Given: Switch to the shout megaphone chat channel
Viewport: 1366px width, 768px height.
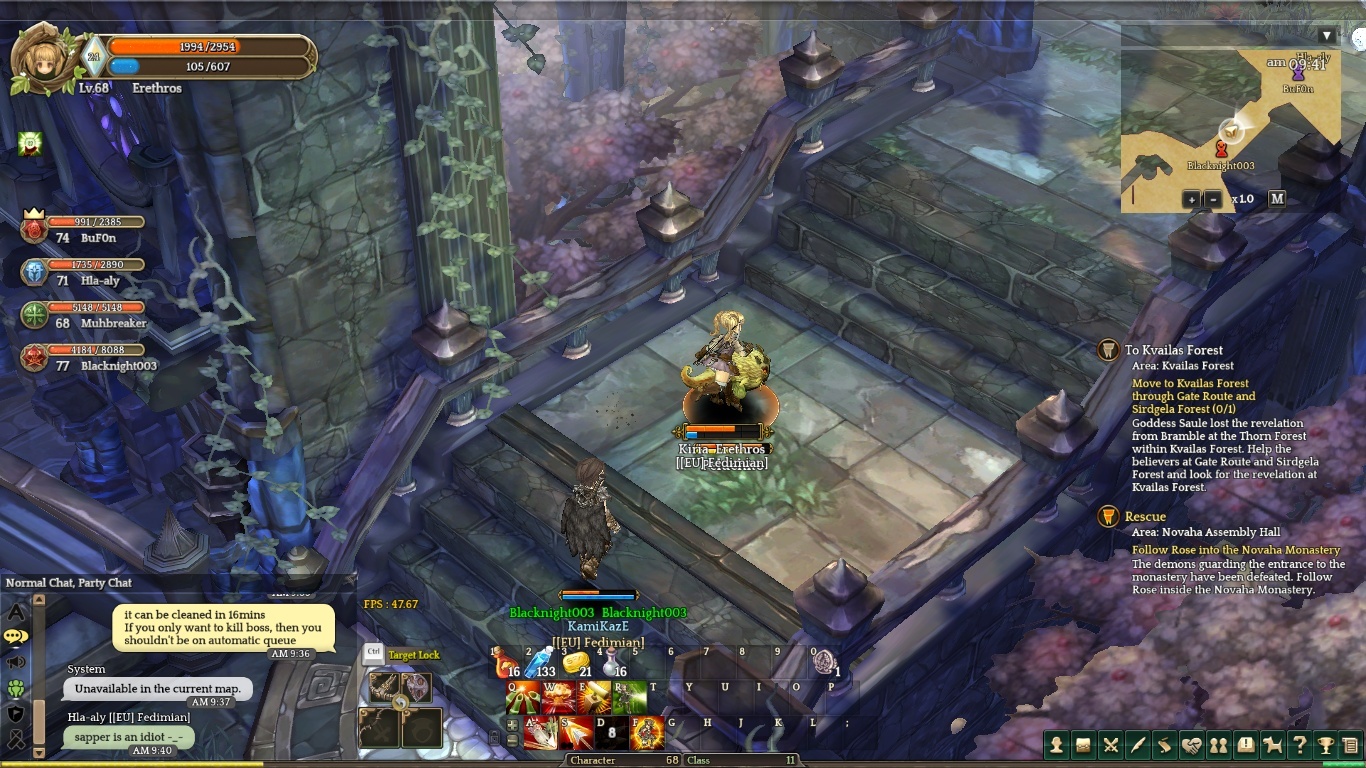Looking at the screenshot, I should [16, 662].
